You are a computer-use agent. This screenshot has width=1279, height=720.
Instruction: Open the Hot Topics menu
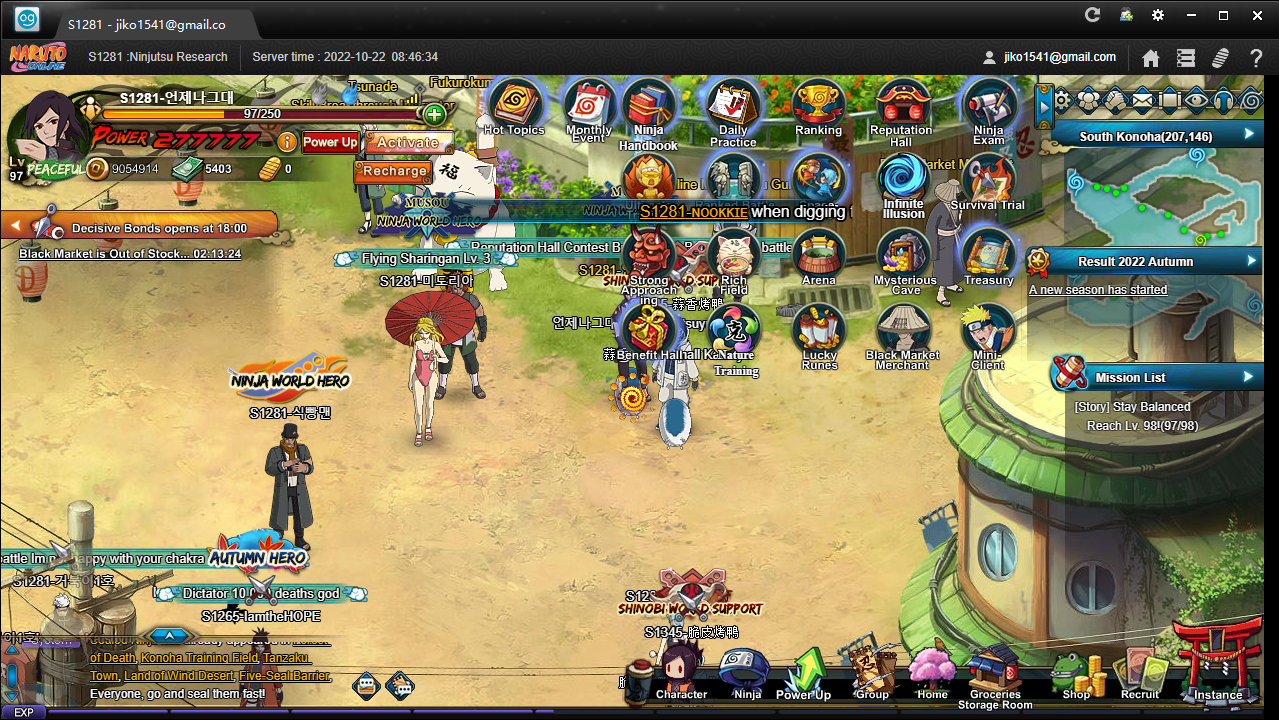(514, 104)
